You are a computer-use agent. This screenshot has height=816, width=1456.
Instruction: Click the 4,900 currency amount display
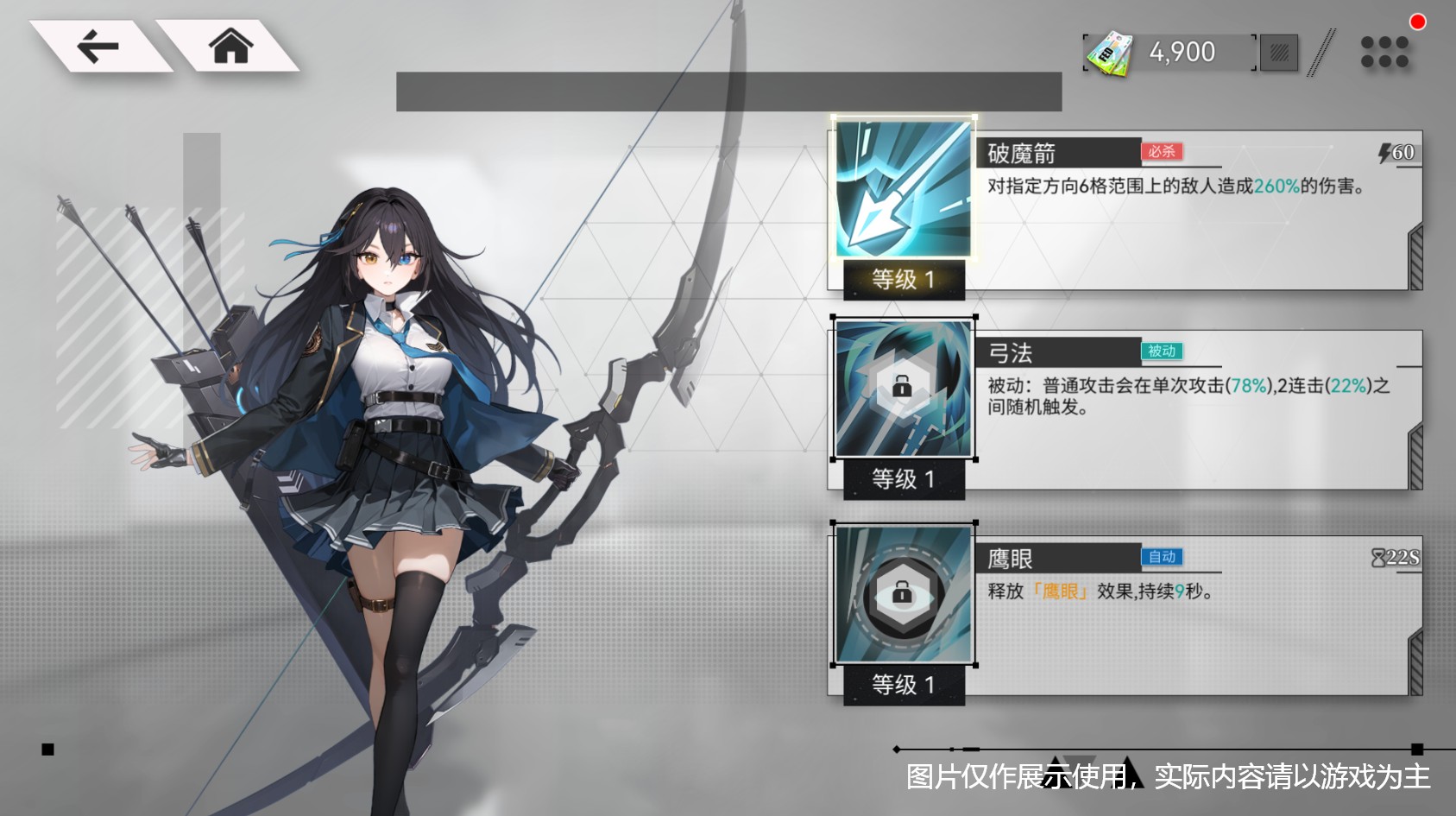pyautogui.click(x=1181, y=52)
